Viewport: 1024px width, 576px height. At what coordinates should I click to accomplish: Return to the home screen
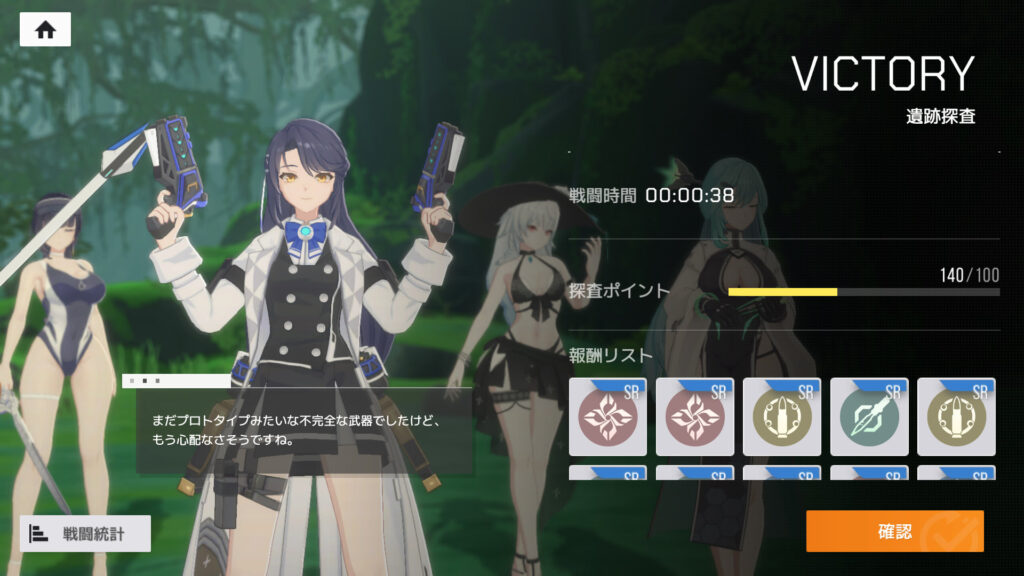click(x=45, y=30)
